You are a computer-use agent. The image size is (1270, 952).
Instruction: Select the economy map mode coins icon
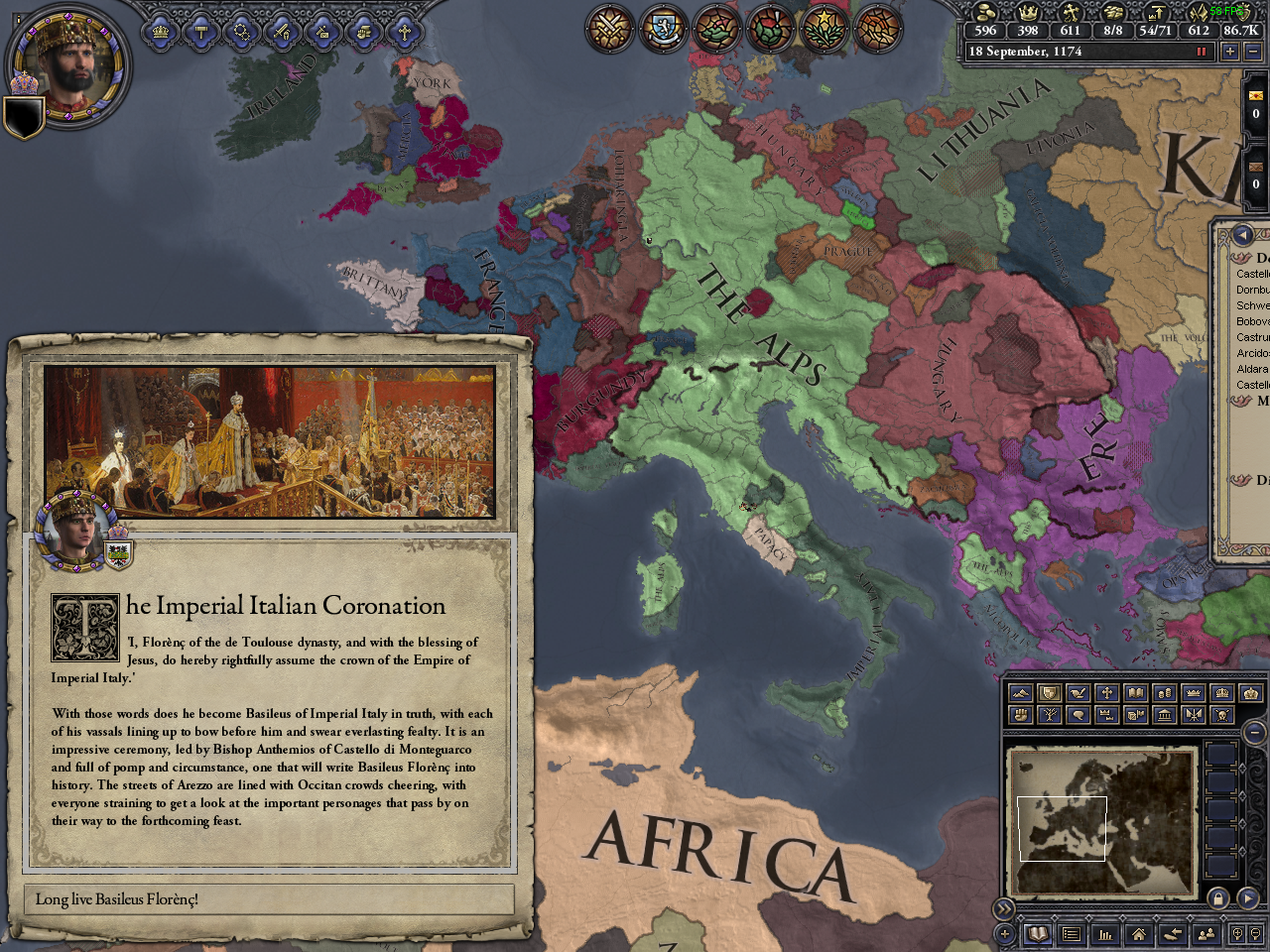pyautogui.click(x=1167, y=692)
